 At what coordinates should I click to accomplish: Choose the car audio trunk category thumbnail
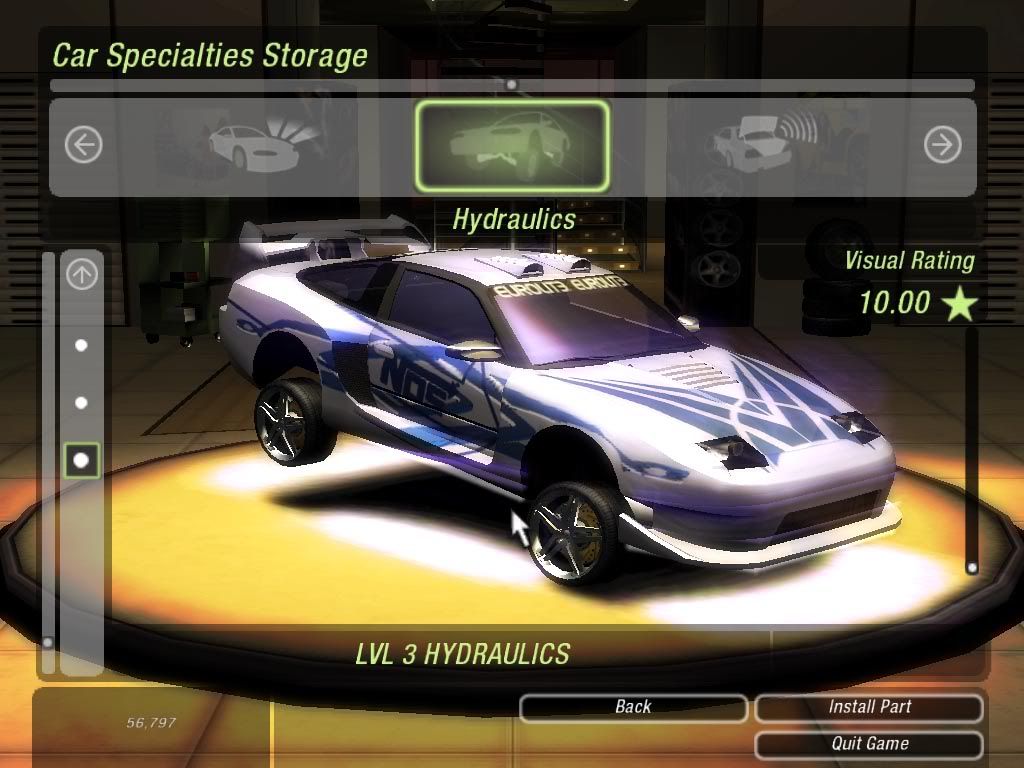pos(760,146)
